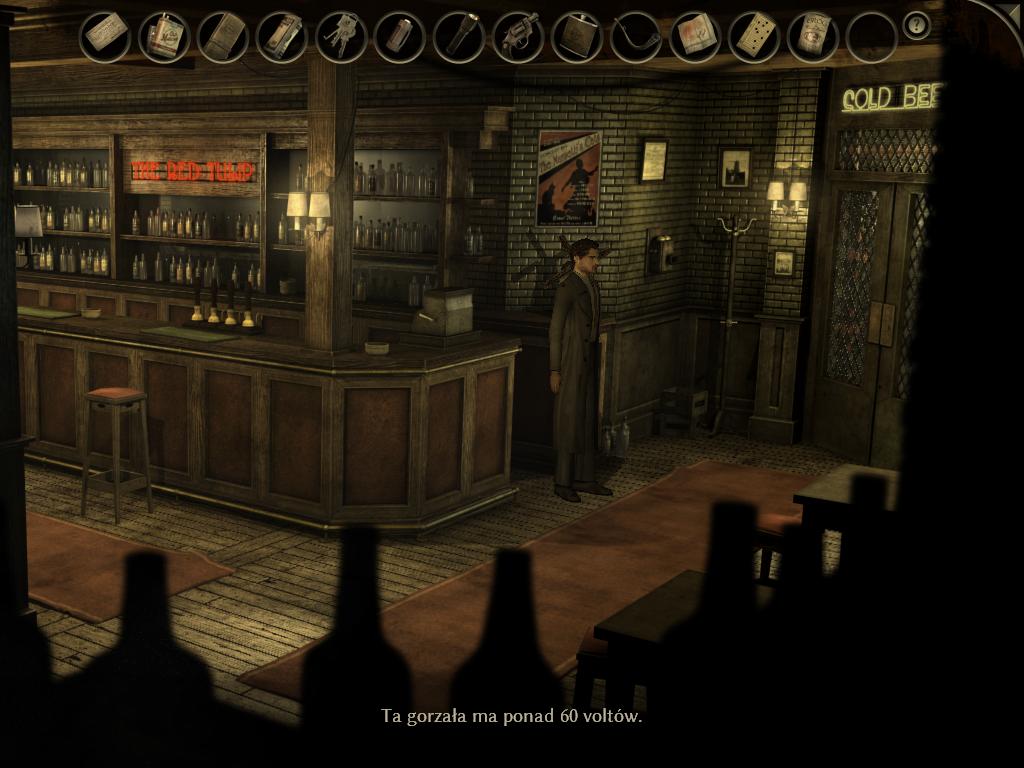Viewport: 1024px width, 768px height.
Task: Equip the revolver from inventory
Action: 518,37
